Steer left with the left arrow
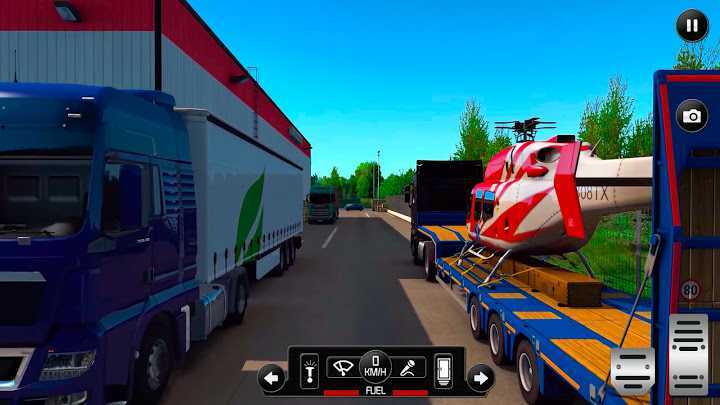This screenshot has width=720, height=405. [x=271, y=378]
